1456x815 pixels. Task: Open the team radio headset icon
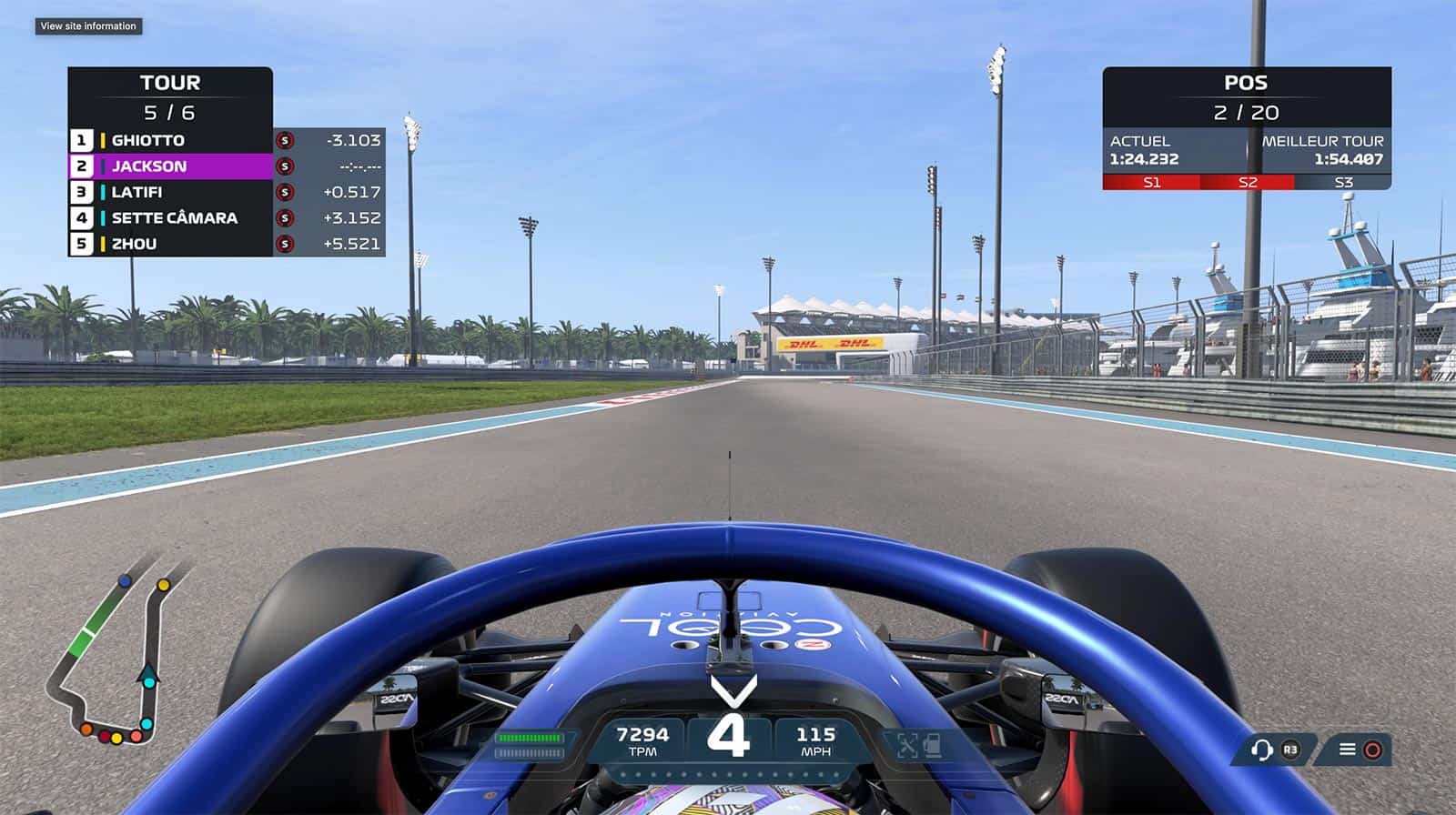(x=1261, y=750)
